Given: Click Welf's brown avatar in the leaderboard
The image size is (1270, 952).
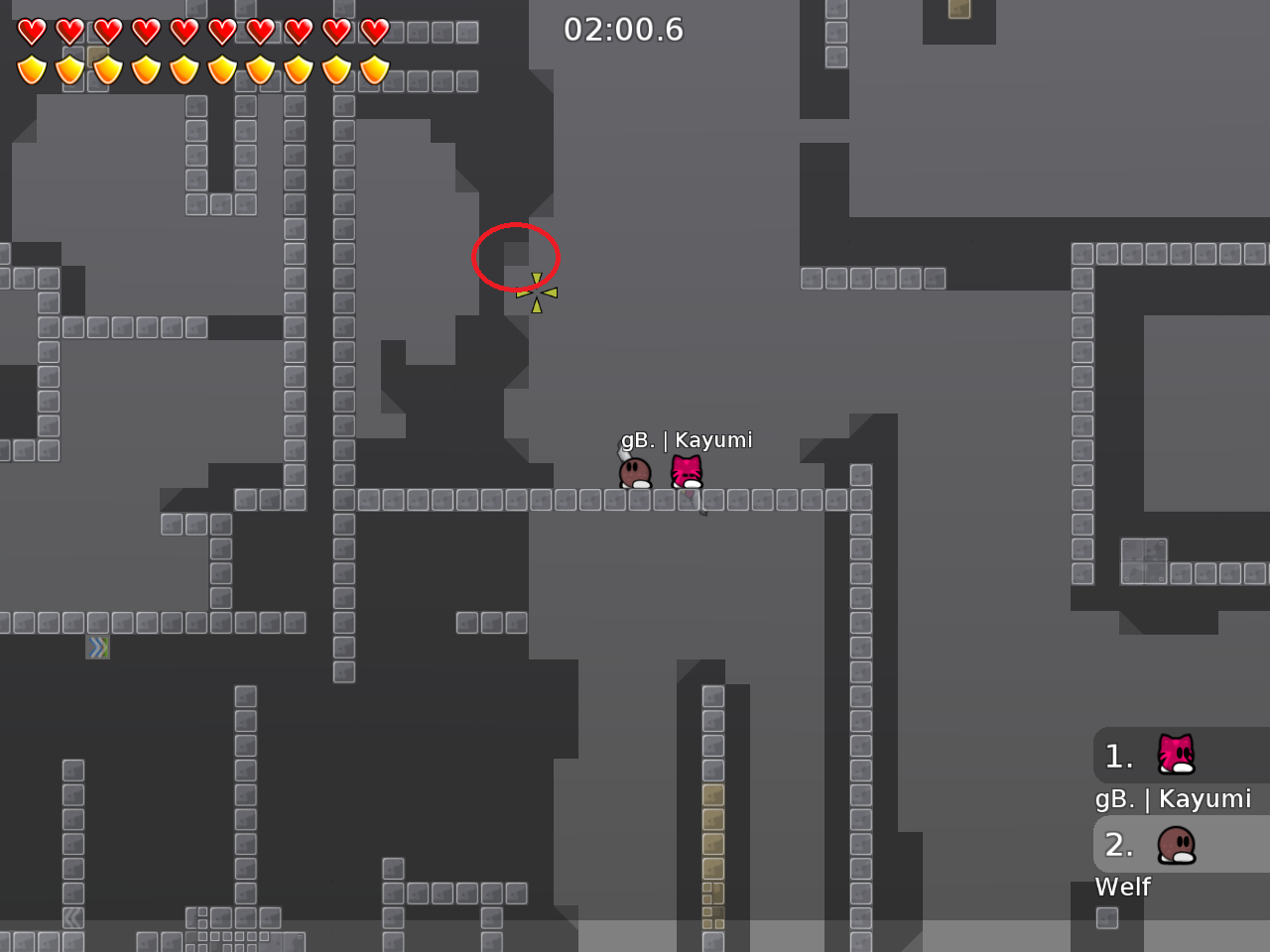Looking at the screenshot, I should click(1174, 845).
